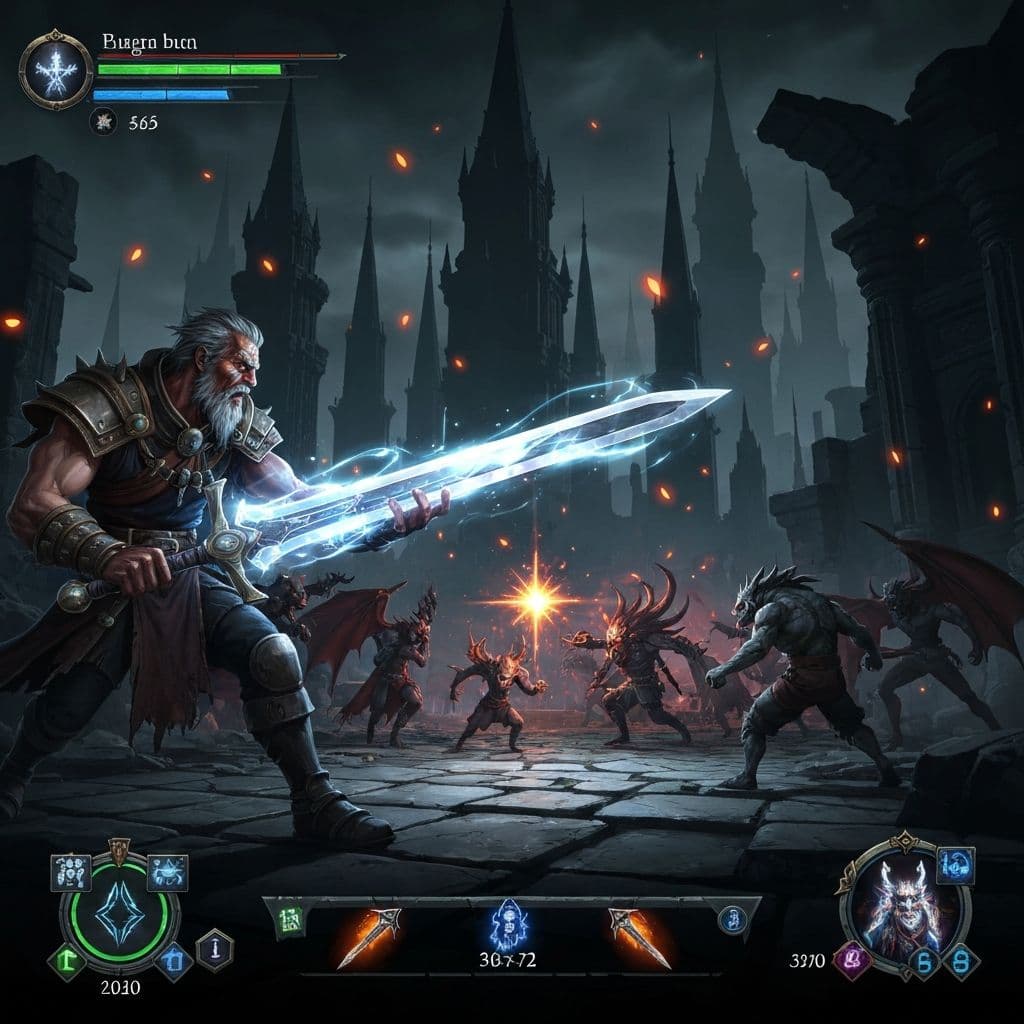Screen dimensions: 1024x1024
Task: Click the round blue rune on hotbar end
Action: pos(731,919)
